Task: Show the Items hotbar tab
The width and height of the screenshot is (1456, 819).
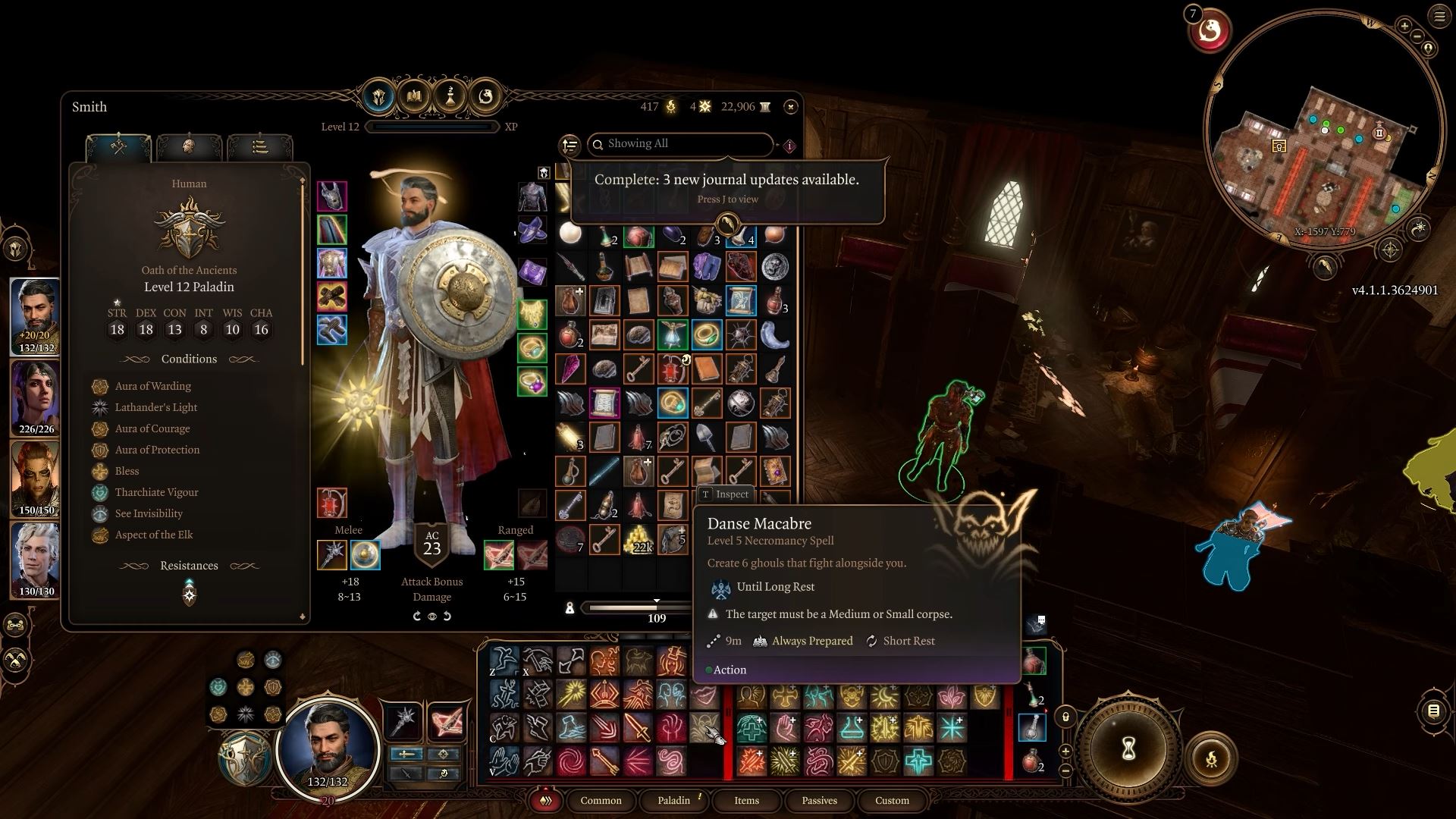Action: 746,801
